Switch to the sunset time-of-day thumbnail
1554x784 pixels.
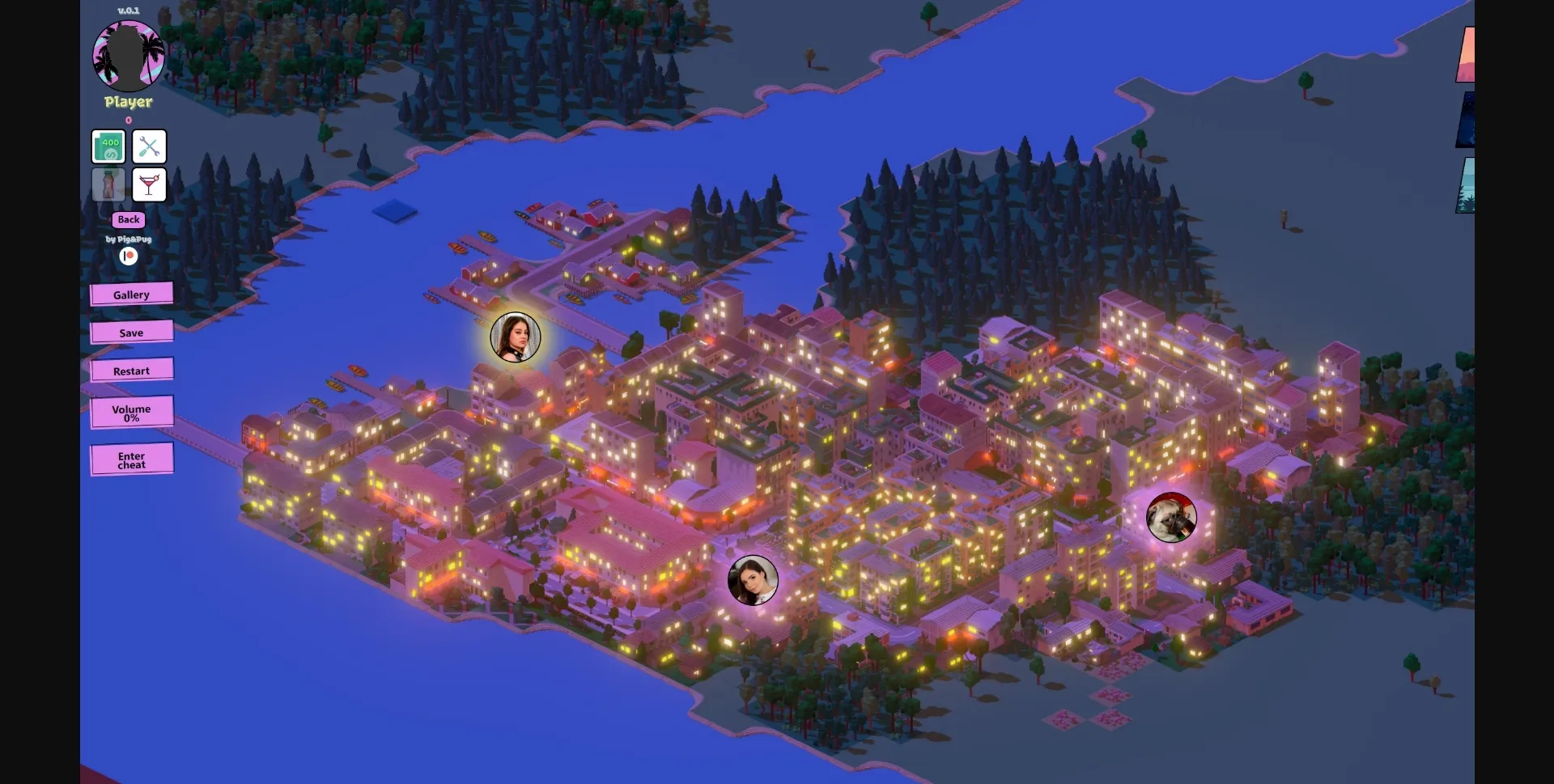1466,55
